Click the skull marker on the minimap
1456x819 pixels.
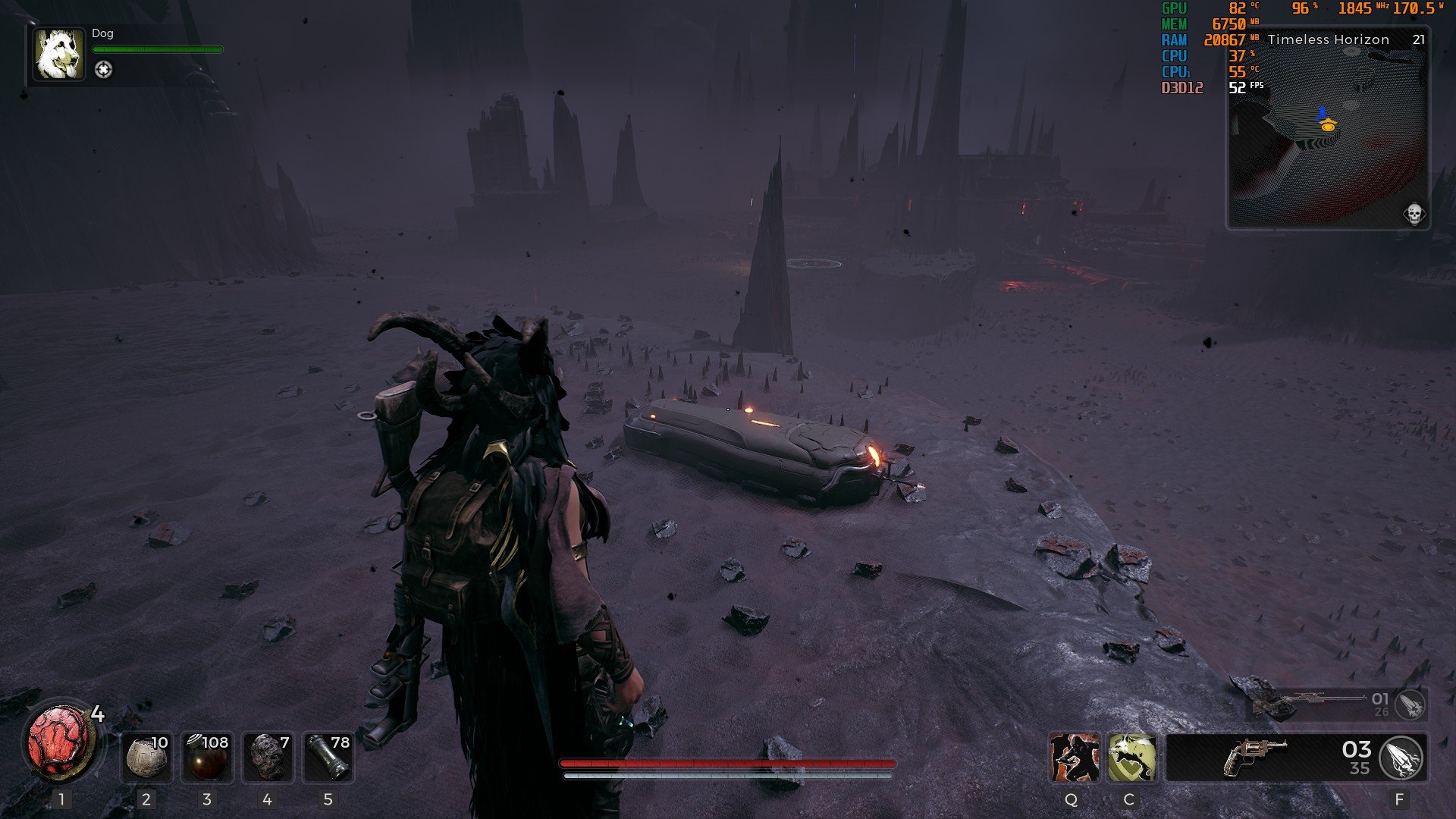1414,214
